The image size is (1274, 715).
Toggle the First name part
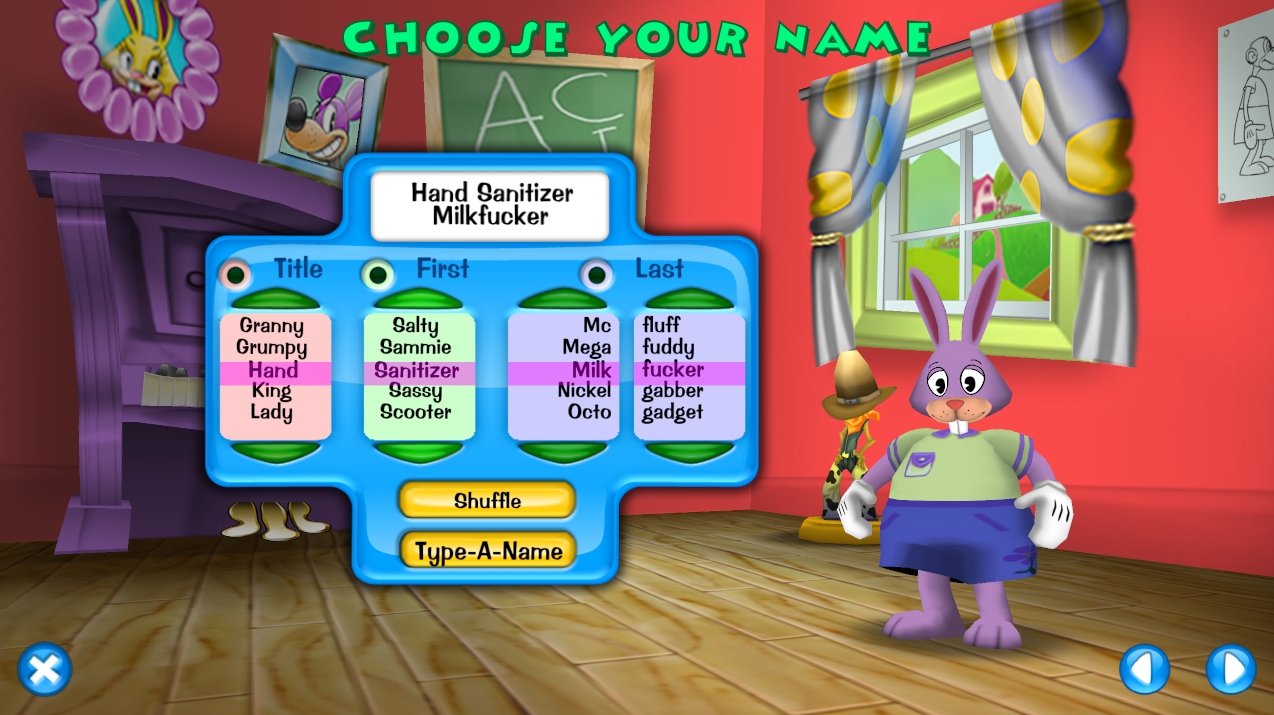(378, 273)
